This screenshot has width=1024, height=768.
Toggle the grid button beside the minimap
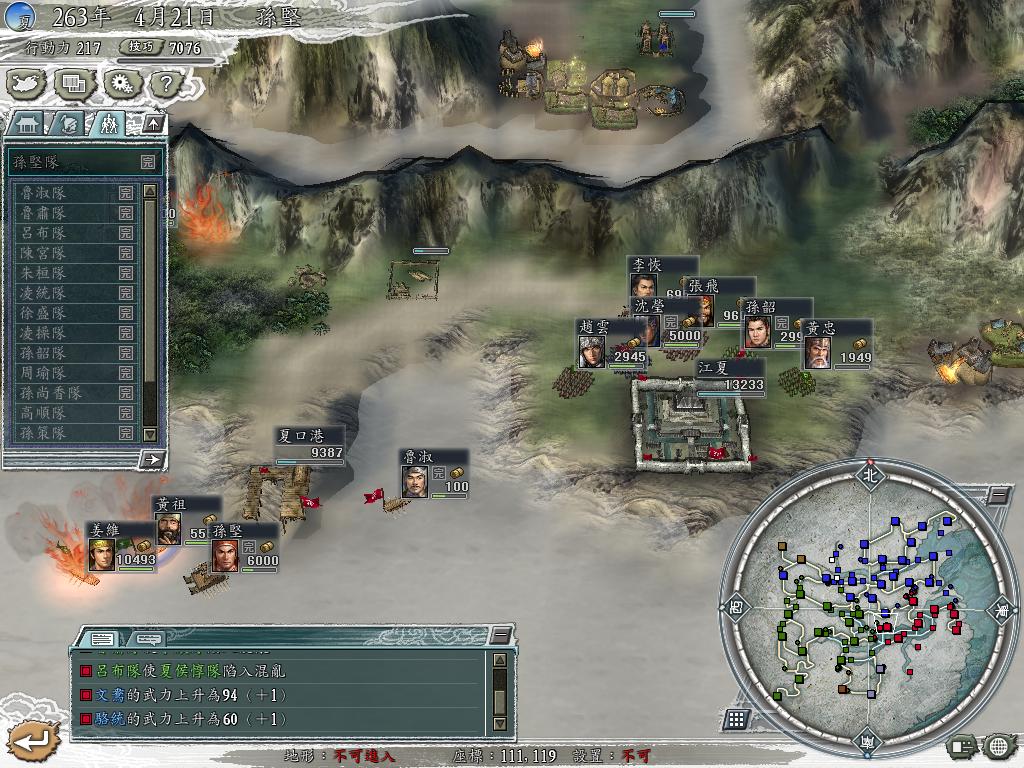click(736, 719)
